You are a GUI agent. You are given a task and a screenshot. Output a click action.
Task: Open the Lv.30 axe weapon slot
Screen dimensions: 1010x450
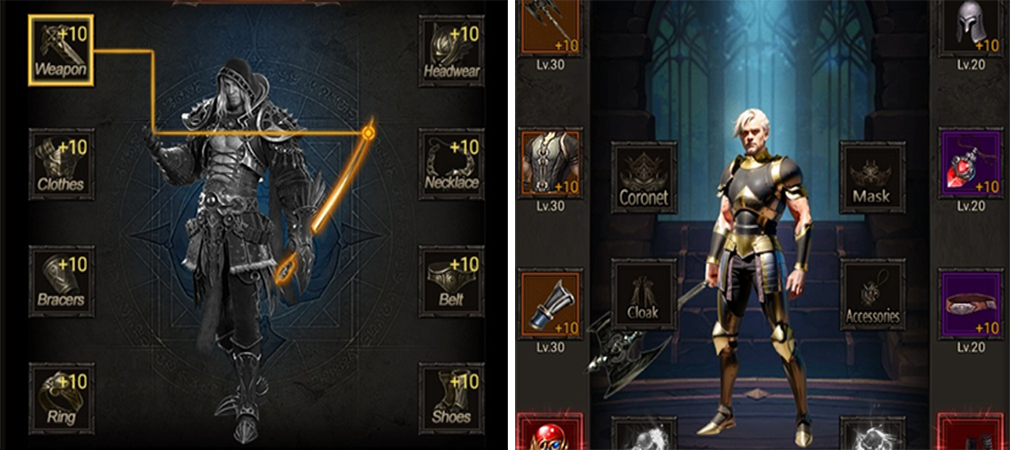551,27
